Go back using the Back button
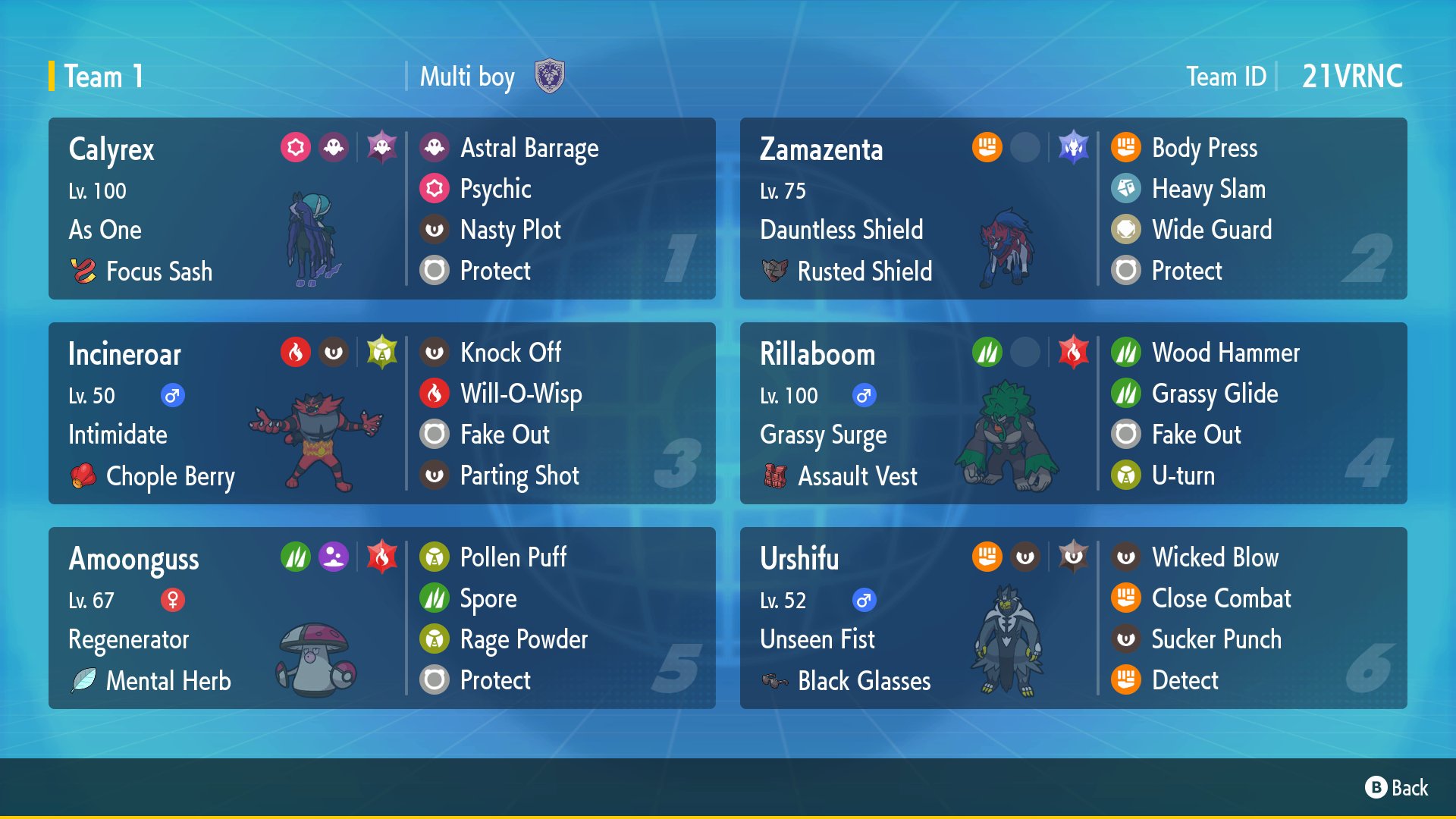Viewport: 1456px width, 819px height. (1397, 788)
